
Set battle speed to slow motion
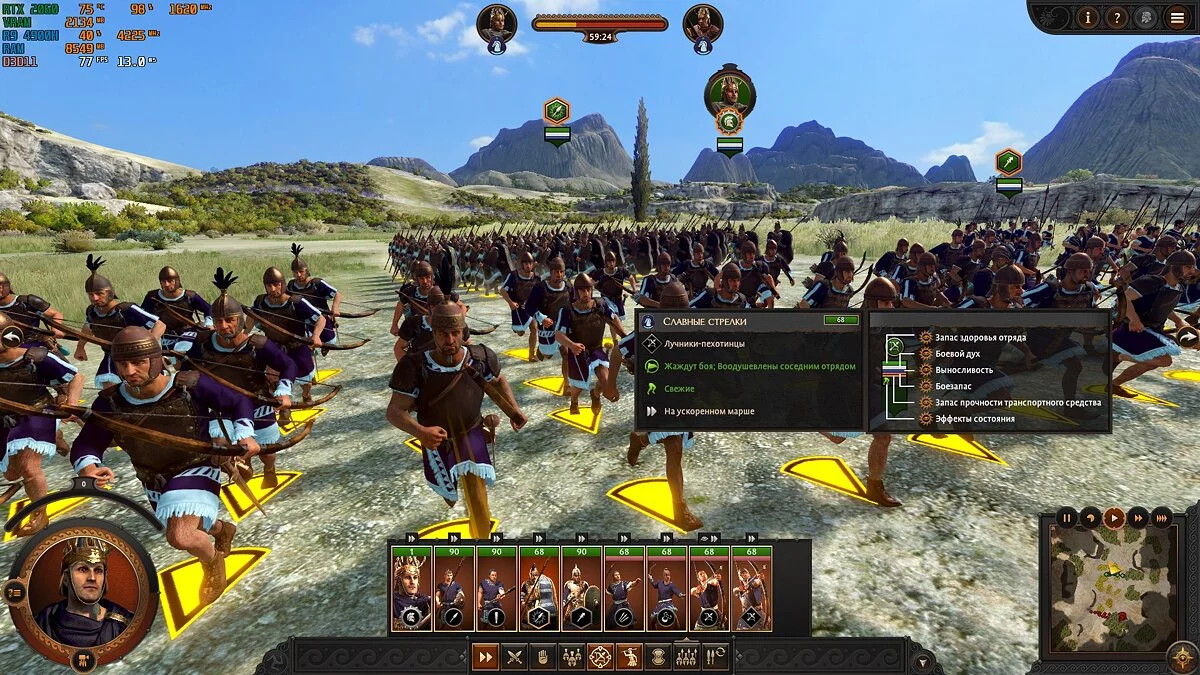click(1090, 518)
